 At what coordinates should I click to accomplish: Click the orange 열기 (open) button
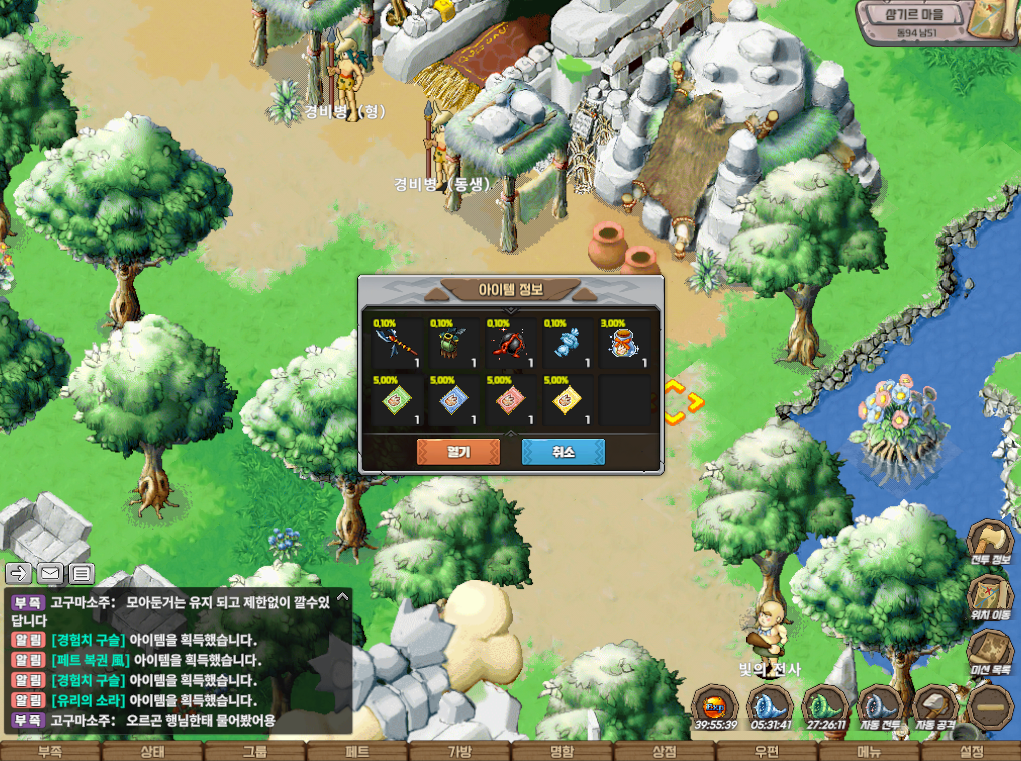pos(458,452)
